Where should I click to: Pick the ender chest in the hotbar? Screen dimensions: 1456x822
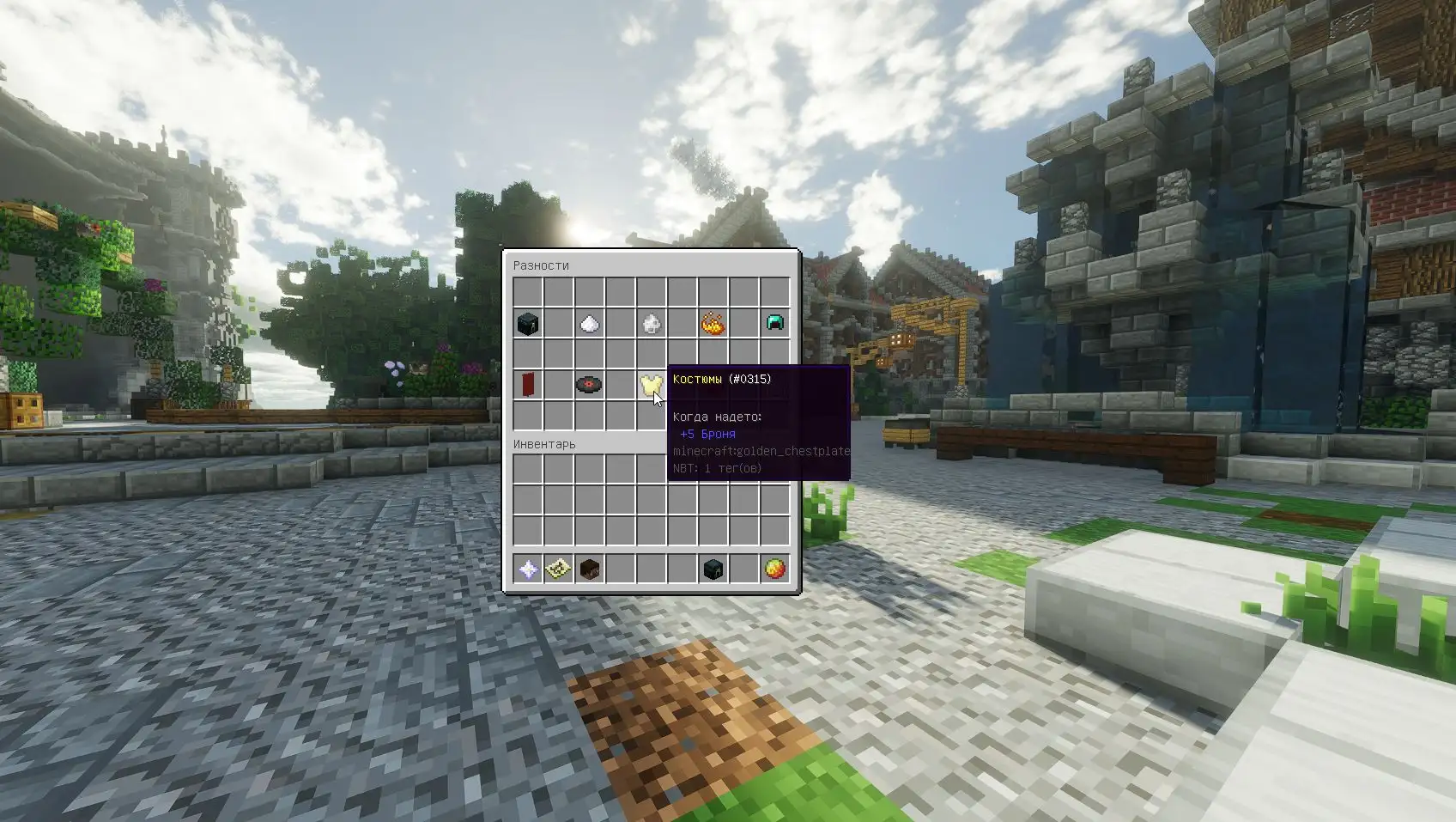coord(713,569)
